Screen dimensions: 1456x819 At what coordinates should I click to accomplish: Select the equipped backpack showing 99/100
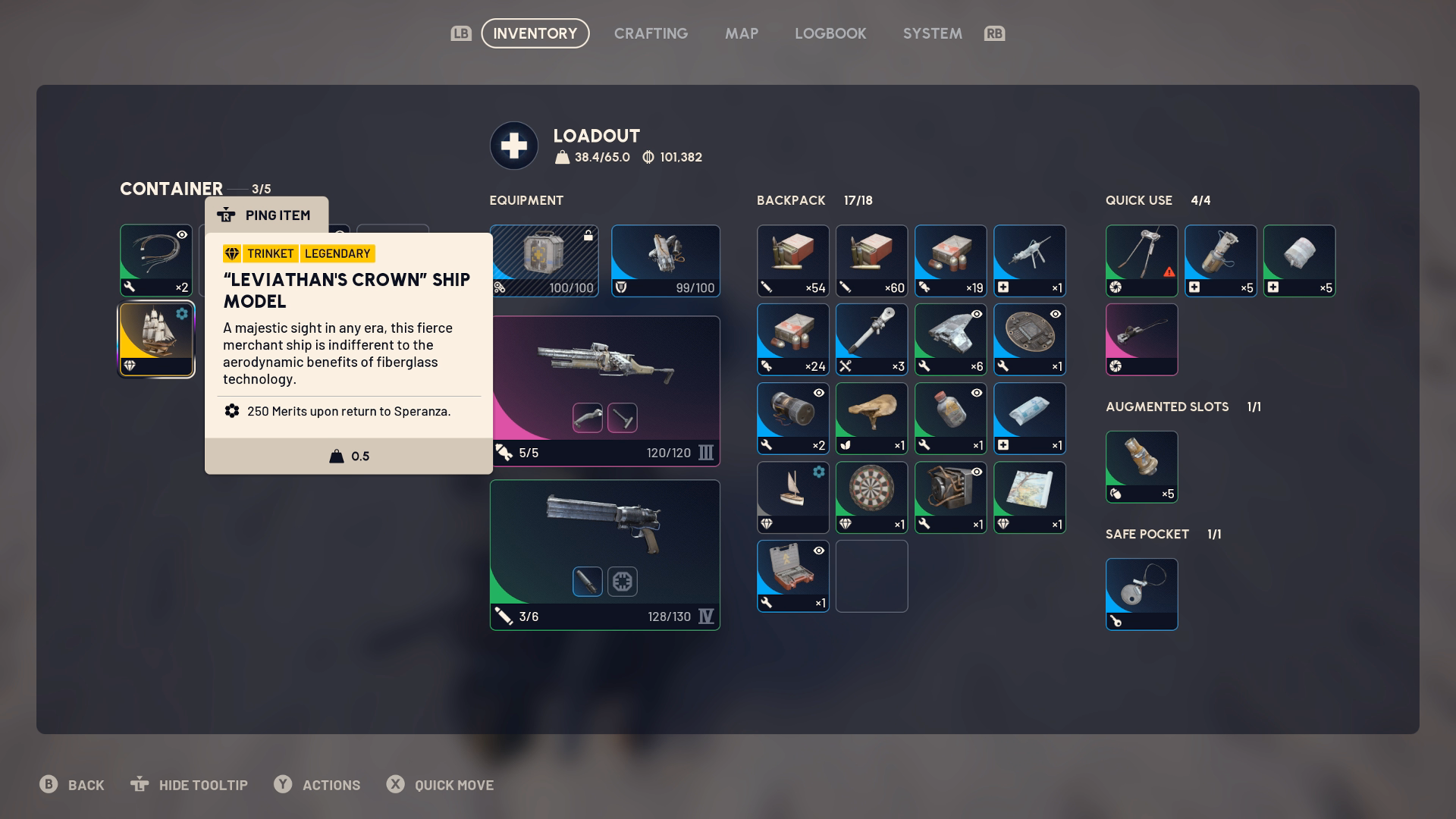665,261
